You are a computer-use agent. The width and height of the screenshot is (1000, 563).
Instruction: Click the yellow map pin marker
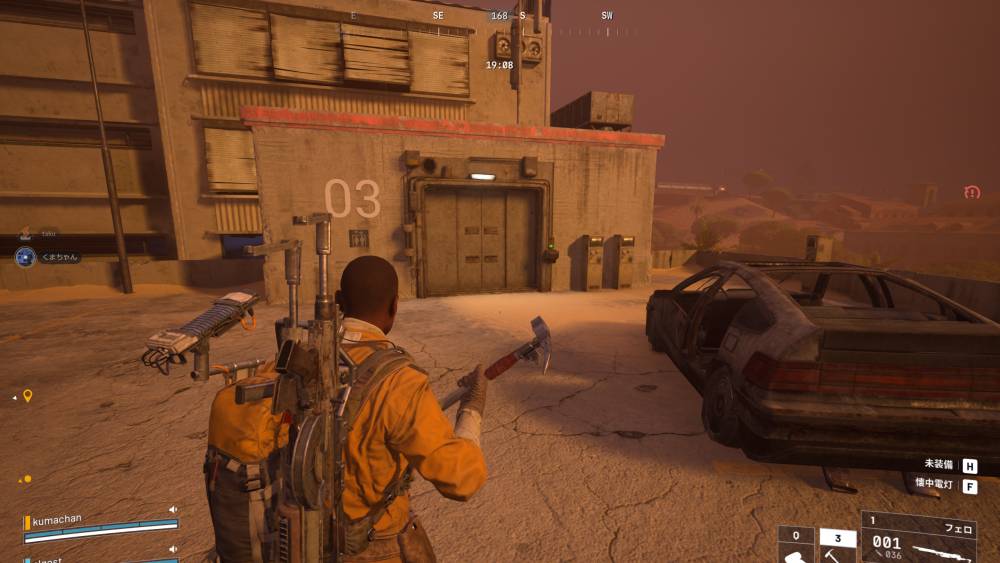coord(28,396)
